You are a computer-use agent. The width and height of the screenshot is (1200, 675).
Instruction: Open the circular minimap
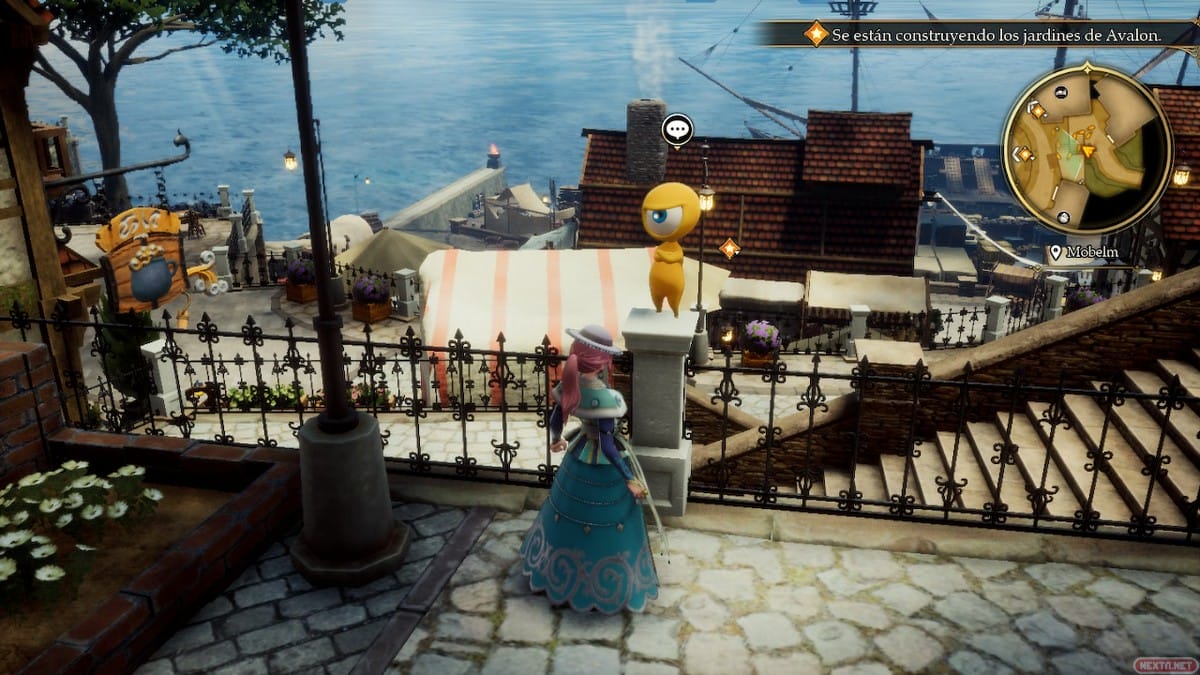(1086, 148)
